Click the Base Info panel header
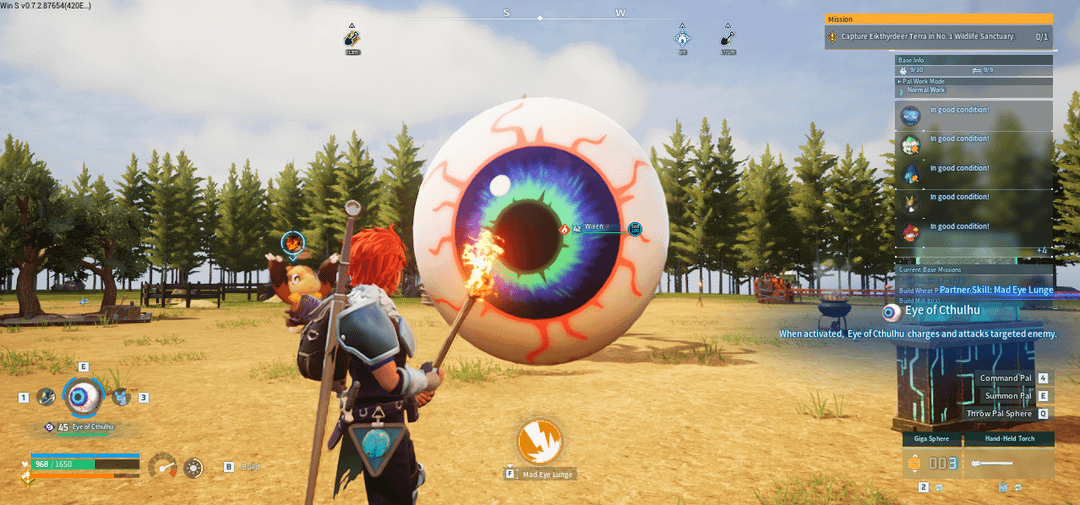The height and width of the screenshot is (505, 1080). (973, 60)
